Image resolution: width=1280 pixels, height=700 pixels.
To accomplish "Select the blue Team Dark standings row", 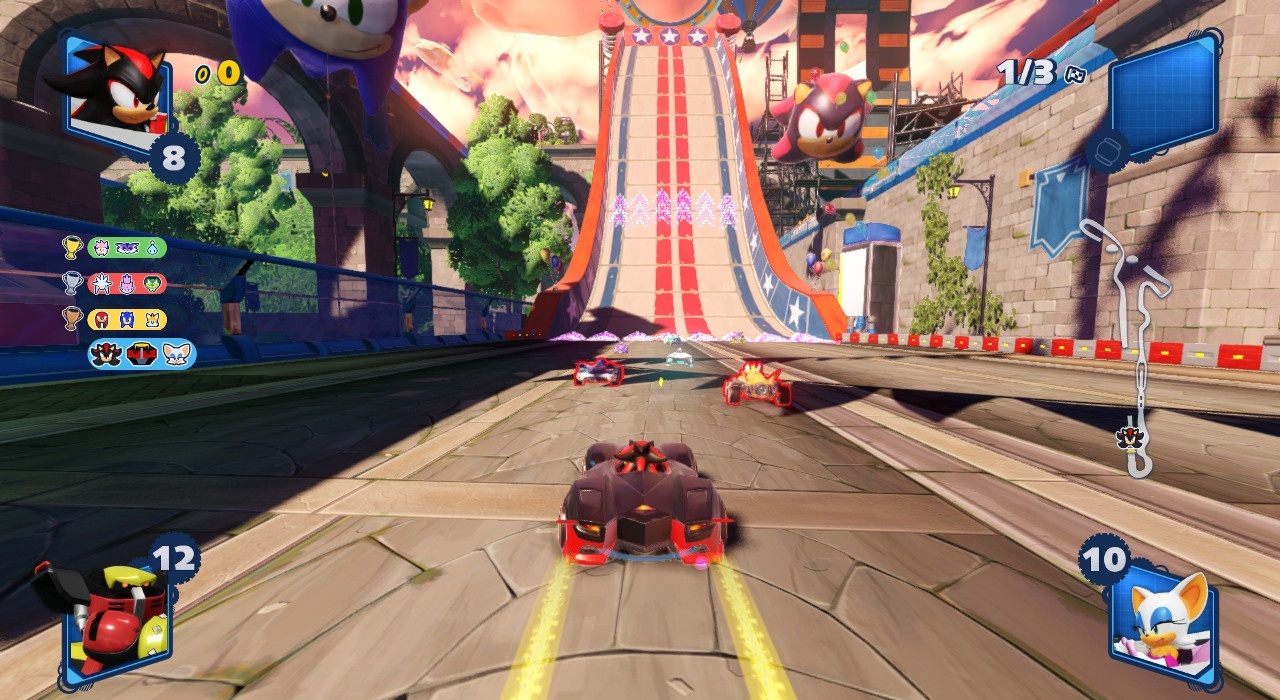I will 141,354.
